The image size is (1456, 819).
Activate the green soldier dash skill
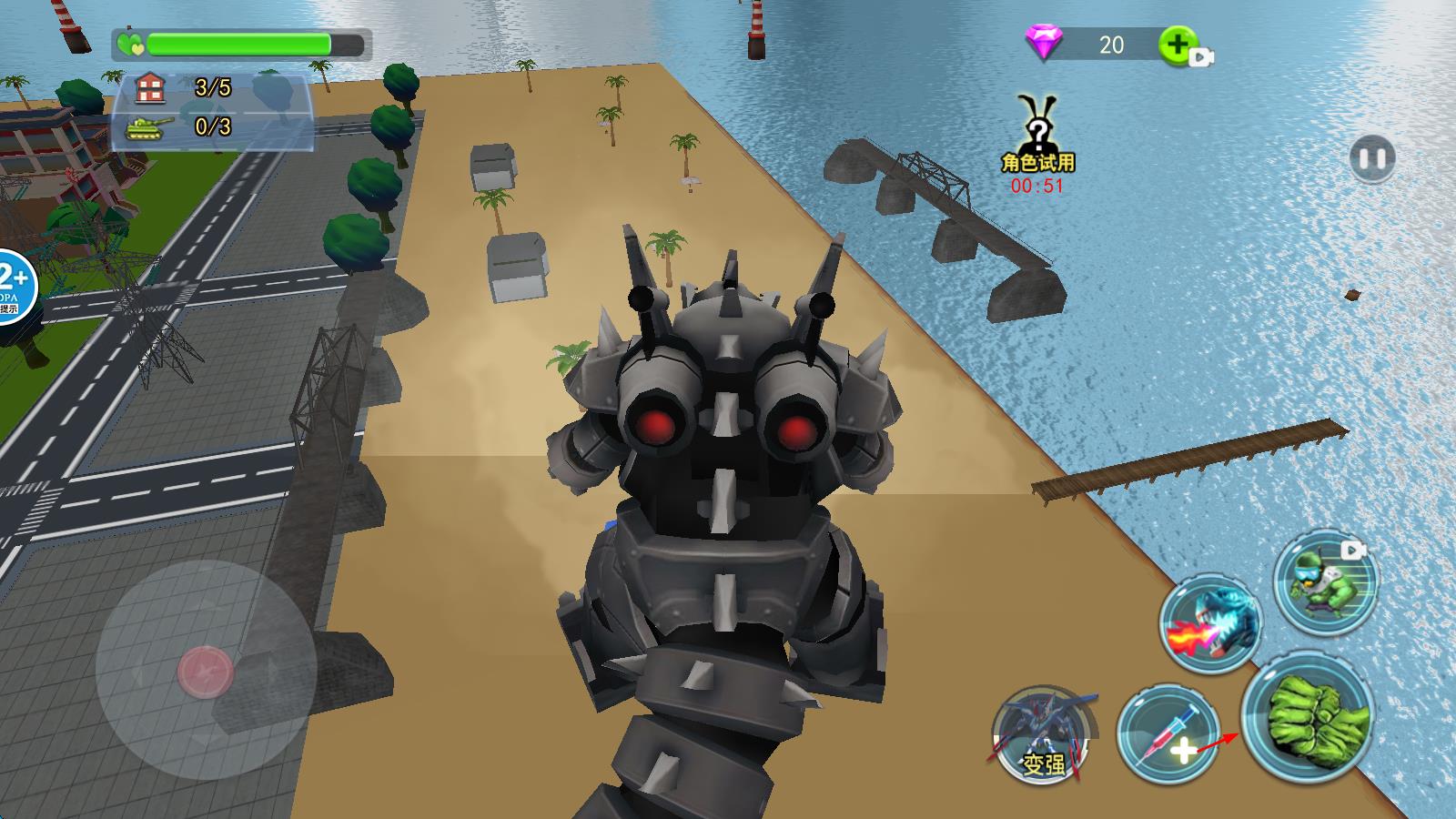[1325, 580]
